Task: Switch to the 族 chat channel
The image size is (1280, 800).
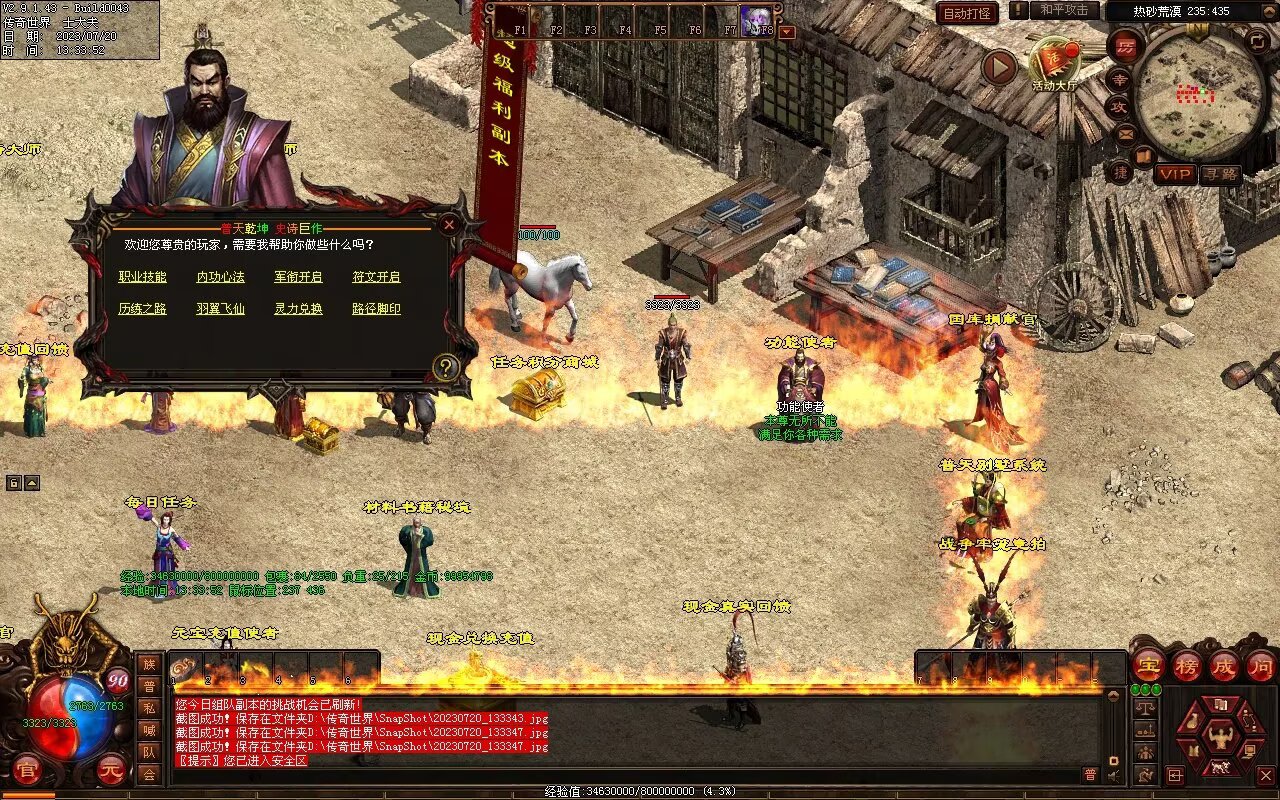Action: pyautogui.click(x=149, y=664)
